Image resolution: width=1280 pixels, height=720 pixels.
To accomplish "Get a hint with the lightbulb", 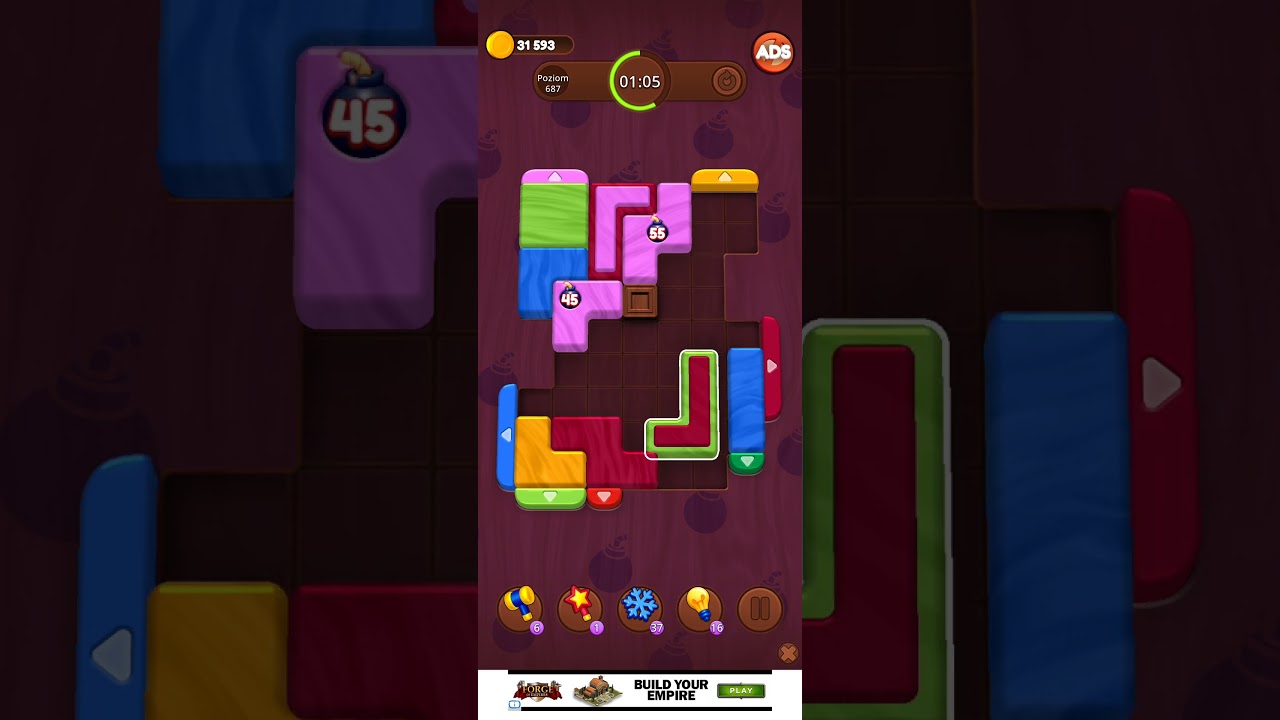I will pos(699,607).
